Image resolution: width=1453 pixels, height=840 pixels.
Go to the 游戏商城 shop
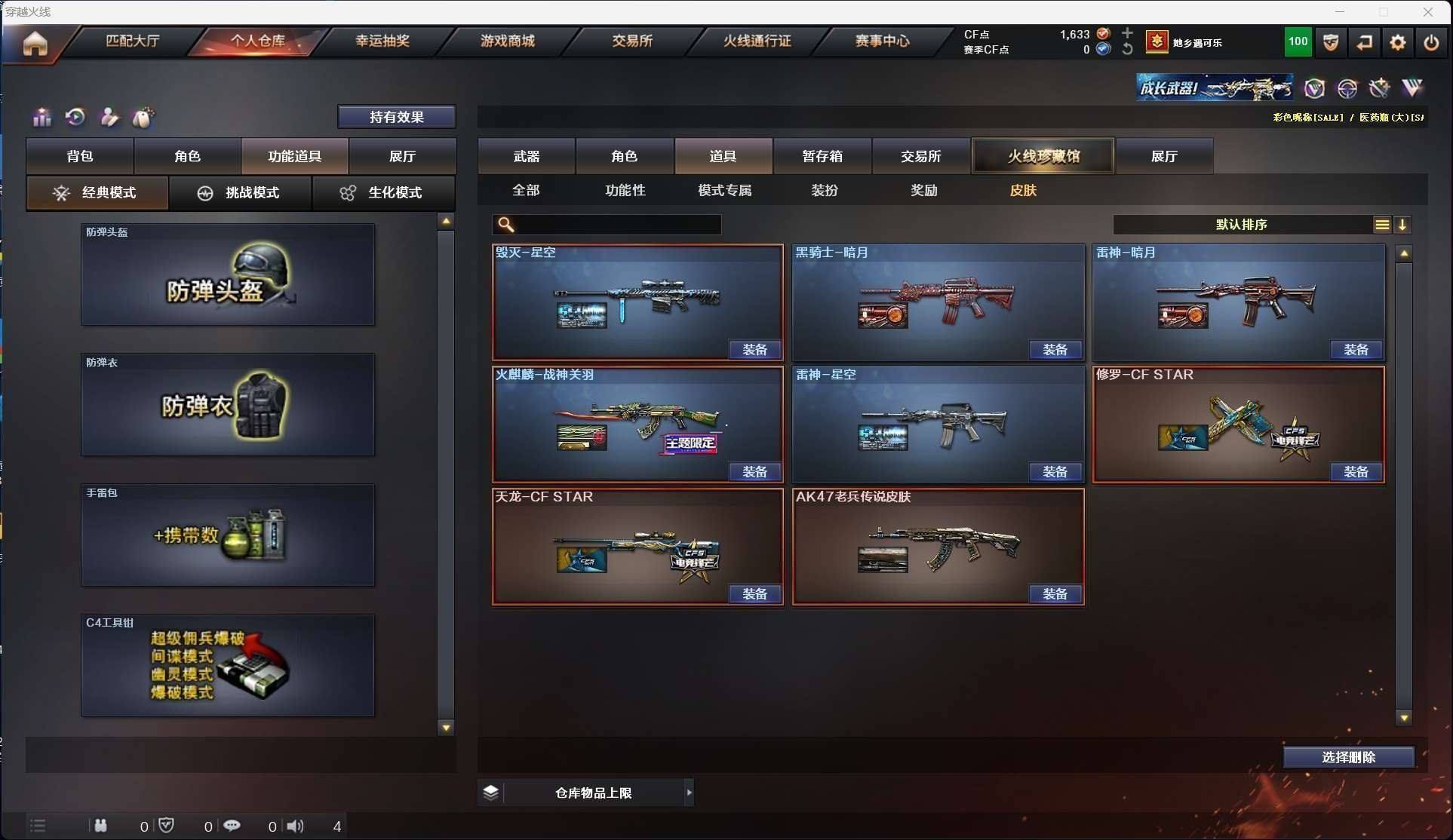(x=507, y=41)
